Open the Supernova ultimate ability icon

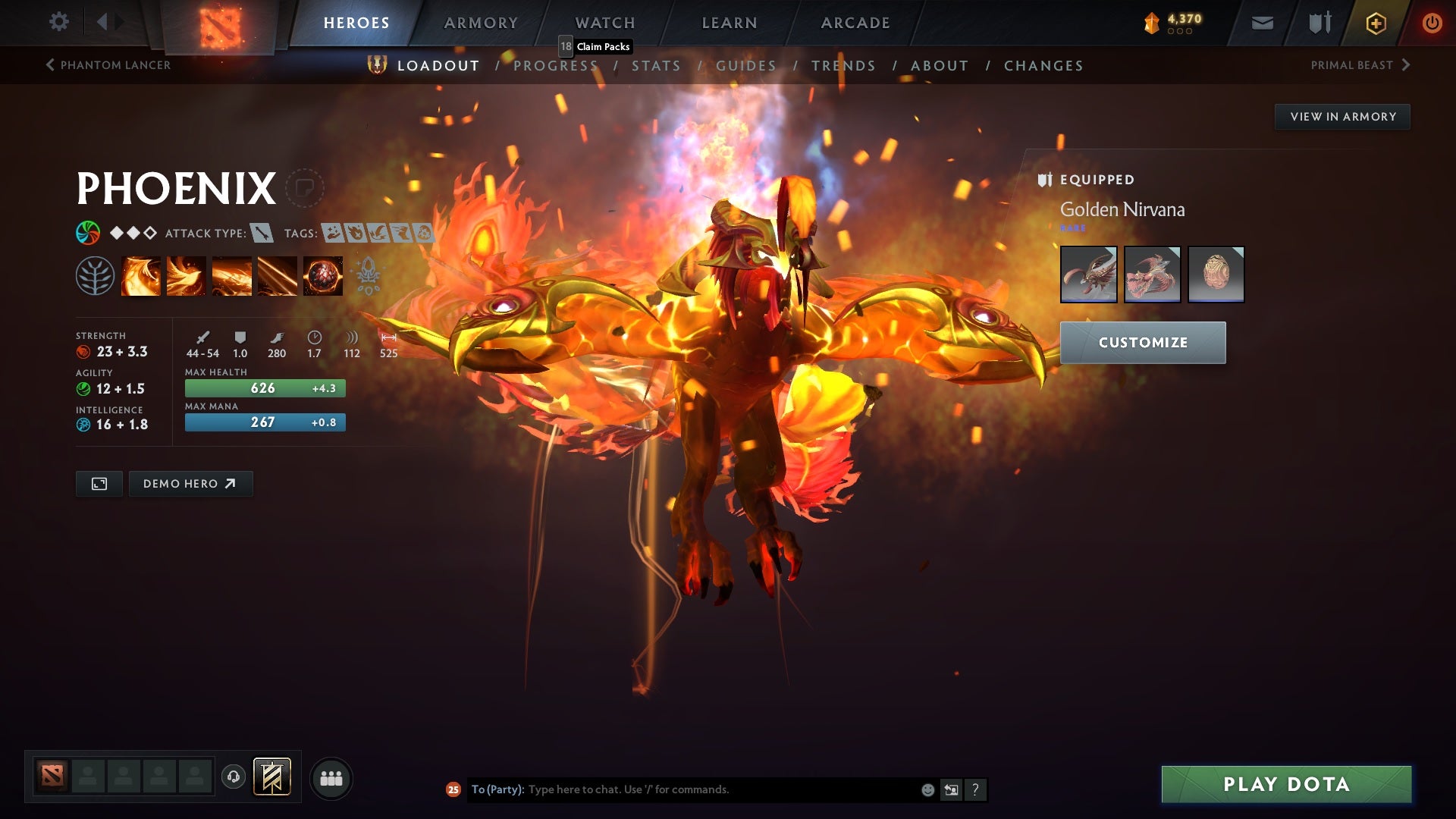coord(322,275)
